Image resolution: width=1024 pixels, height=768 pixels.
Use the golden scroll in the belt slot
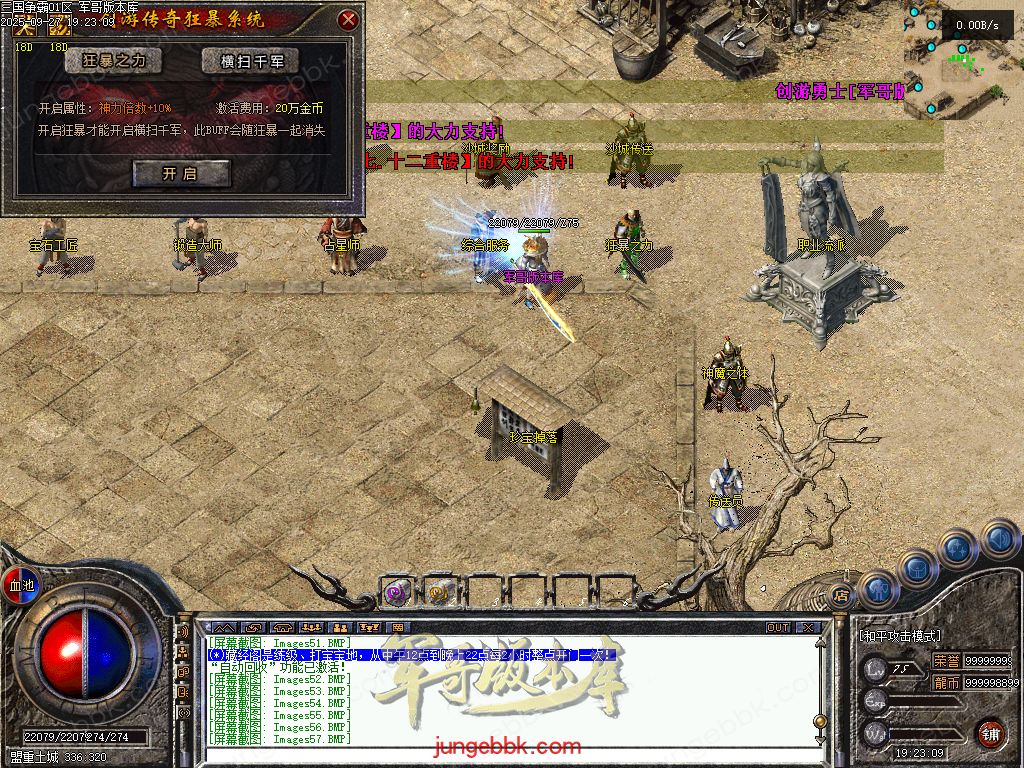(x=439, y=592)
